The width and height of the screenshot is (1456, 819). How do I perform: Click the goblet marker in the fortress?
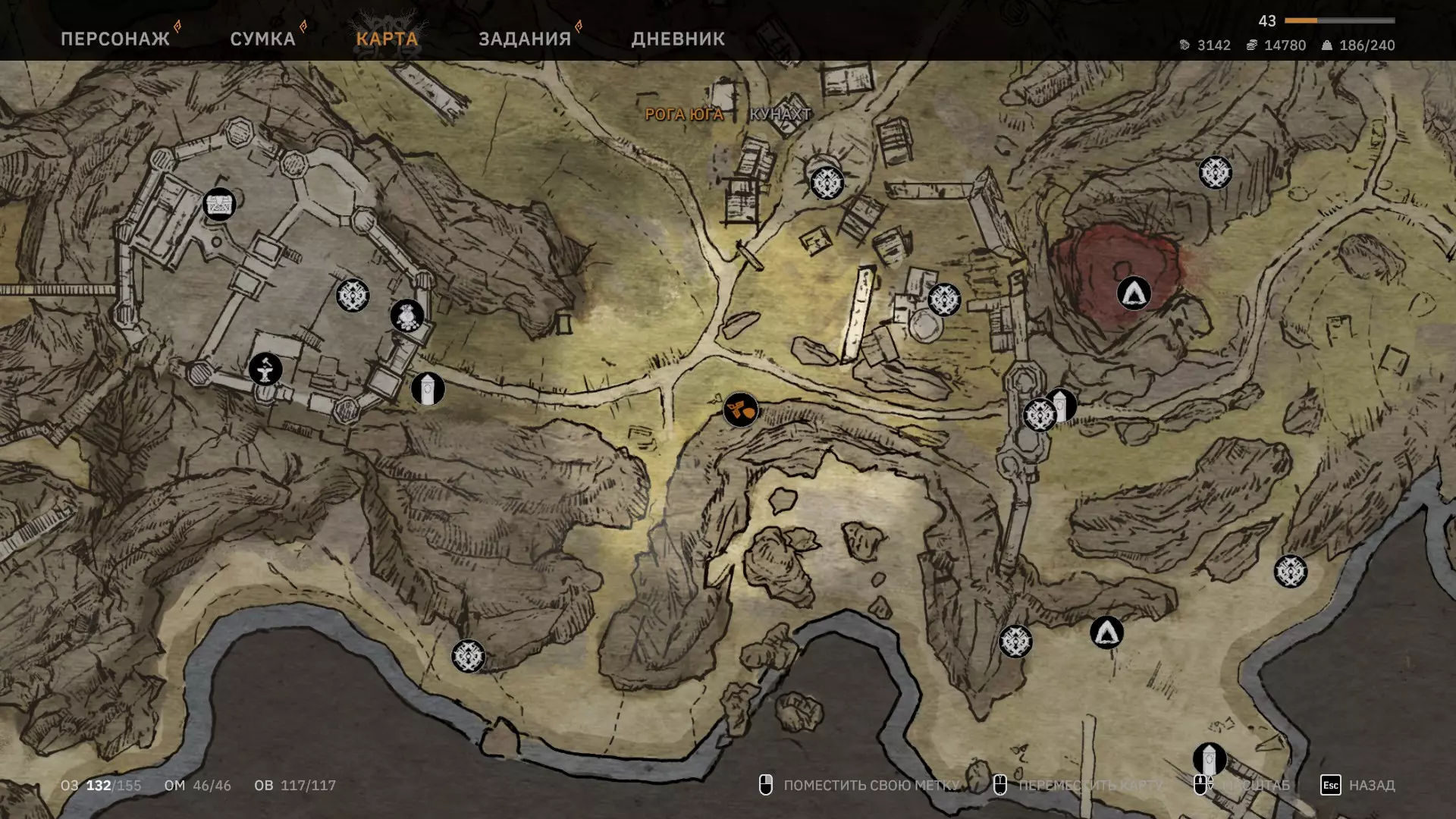265,369
